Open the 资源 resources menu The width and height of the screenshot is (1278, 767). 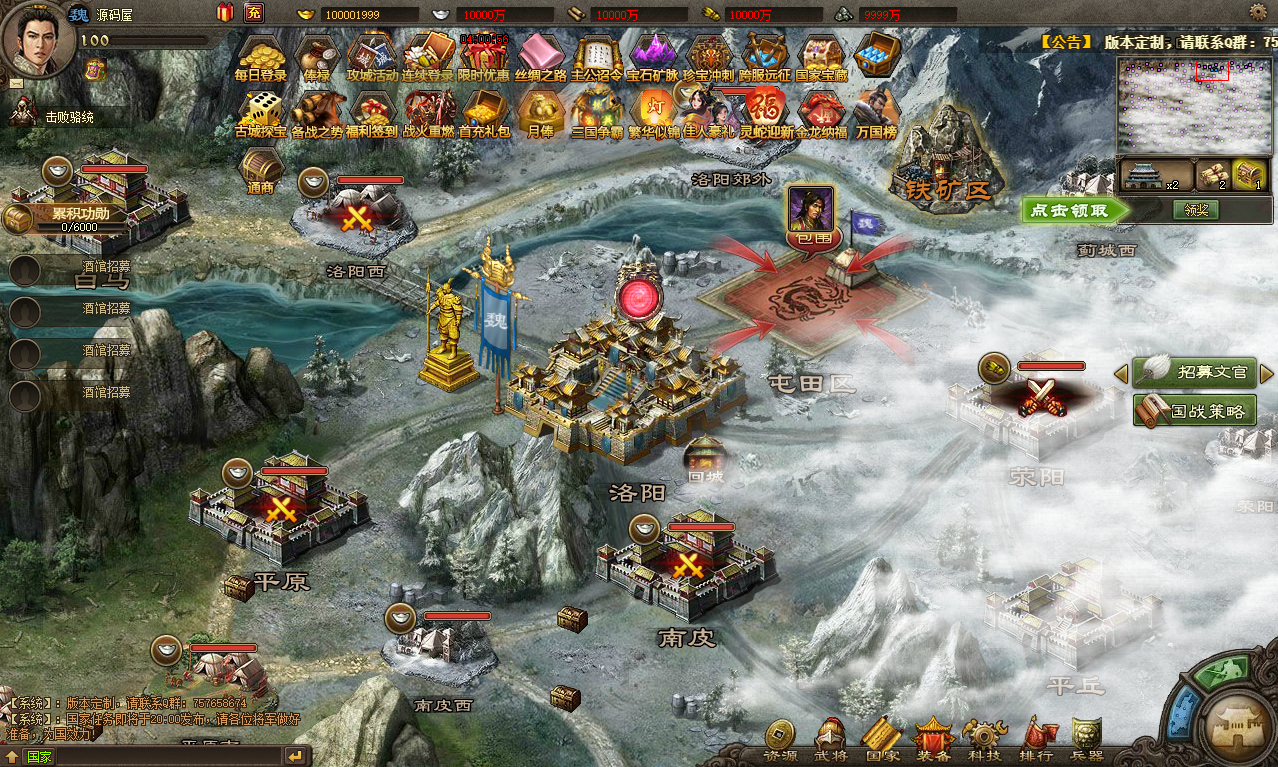click(x=780, y=739)
